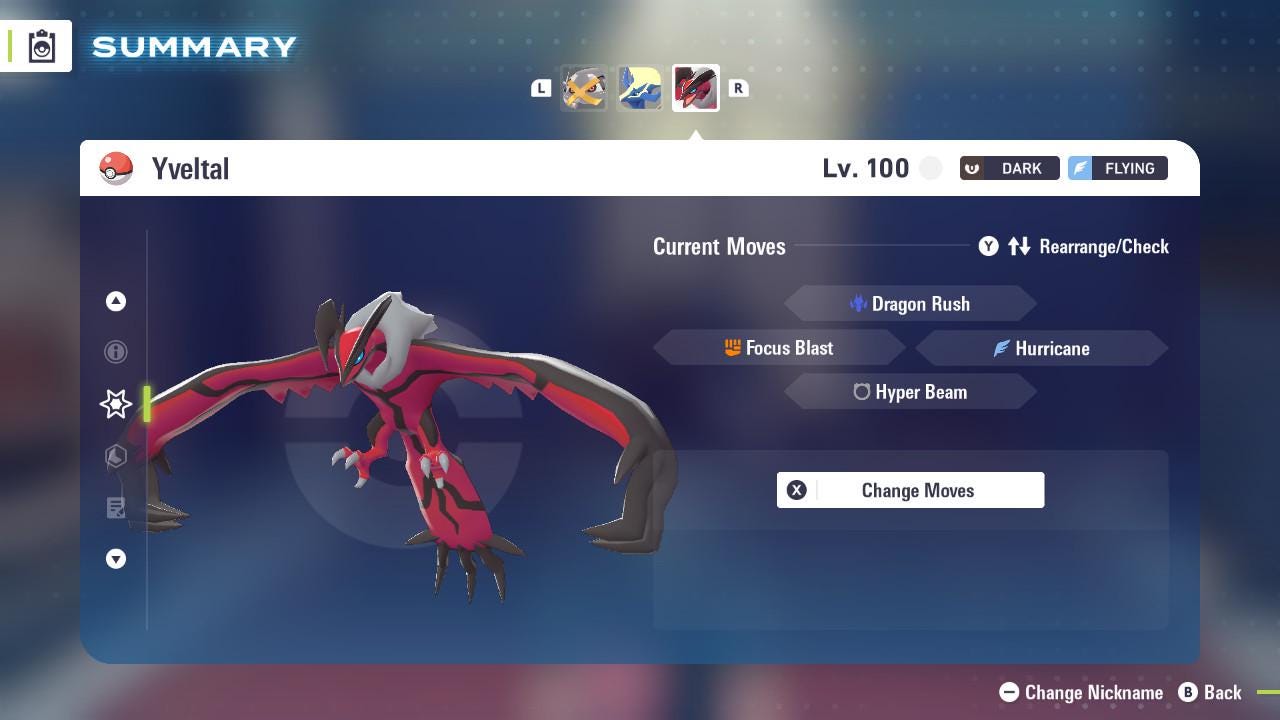
Task: Click the DARK type badge
Action: (x=1009, y=168)
